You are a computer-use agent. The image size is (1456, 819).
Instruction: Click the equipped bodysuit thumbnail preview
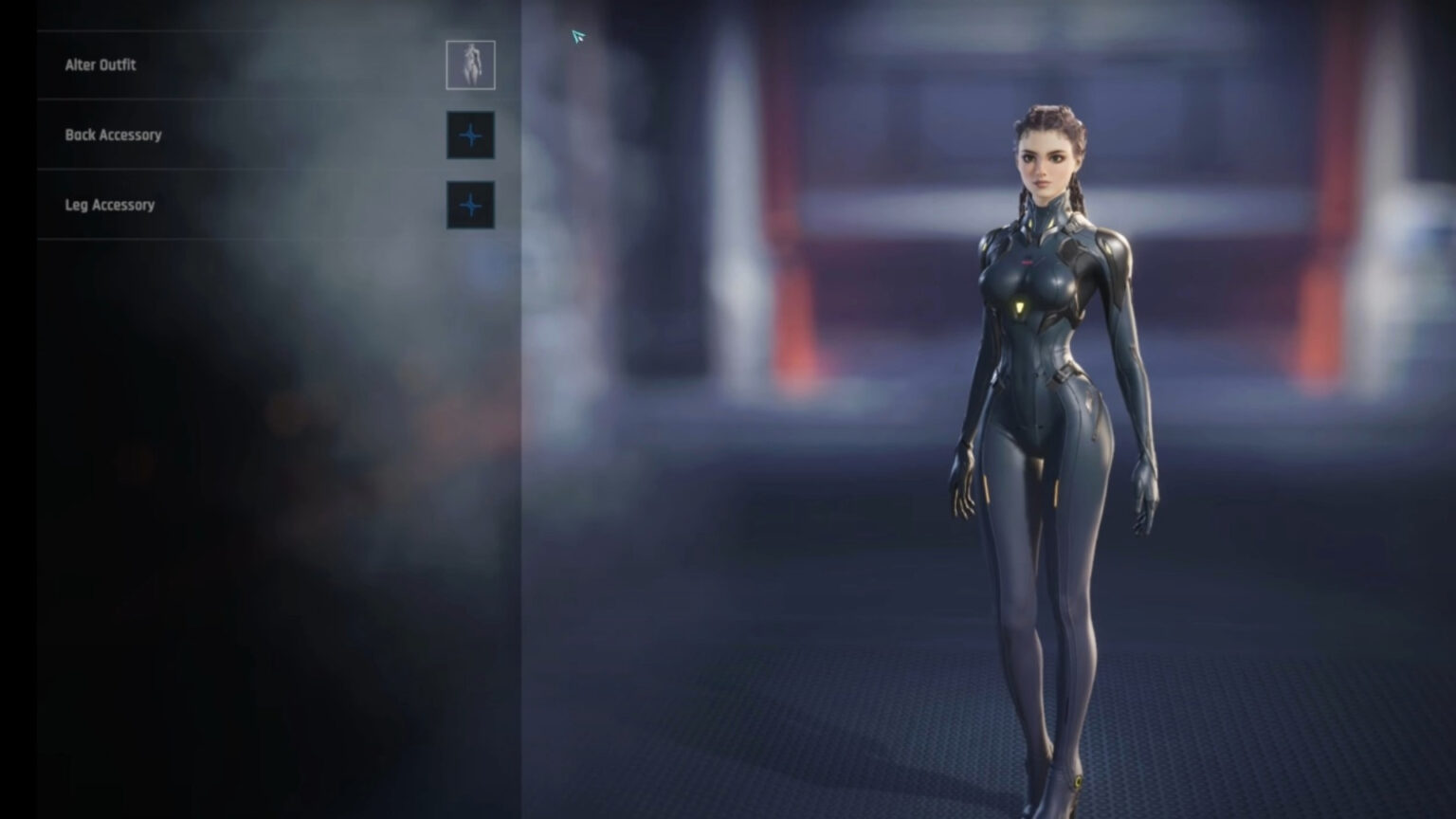click(x=470, y=64)
